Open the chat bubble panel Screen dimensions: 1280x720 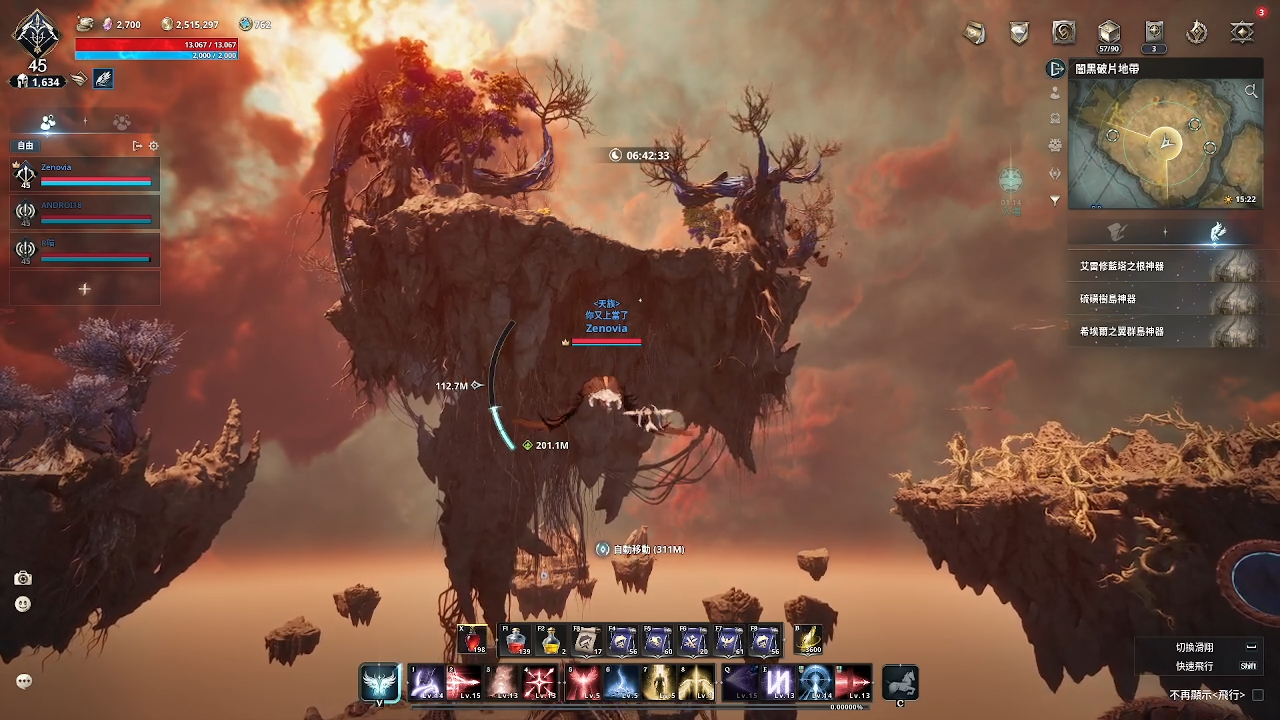coord(24,681)
